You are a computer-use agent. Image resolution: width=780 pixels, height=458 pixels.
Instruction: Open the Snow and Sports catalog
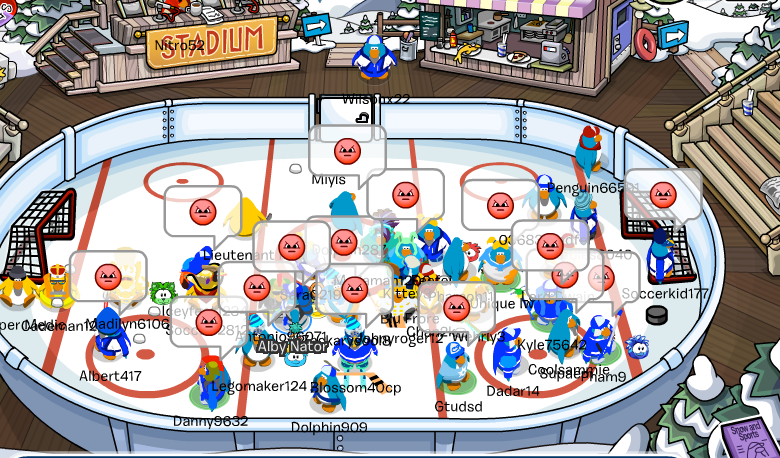[x=749, y=435]
